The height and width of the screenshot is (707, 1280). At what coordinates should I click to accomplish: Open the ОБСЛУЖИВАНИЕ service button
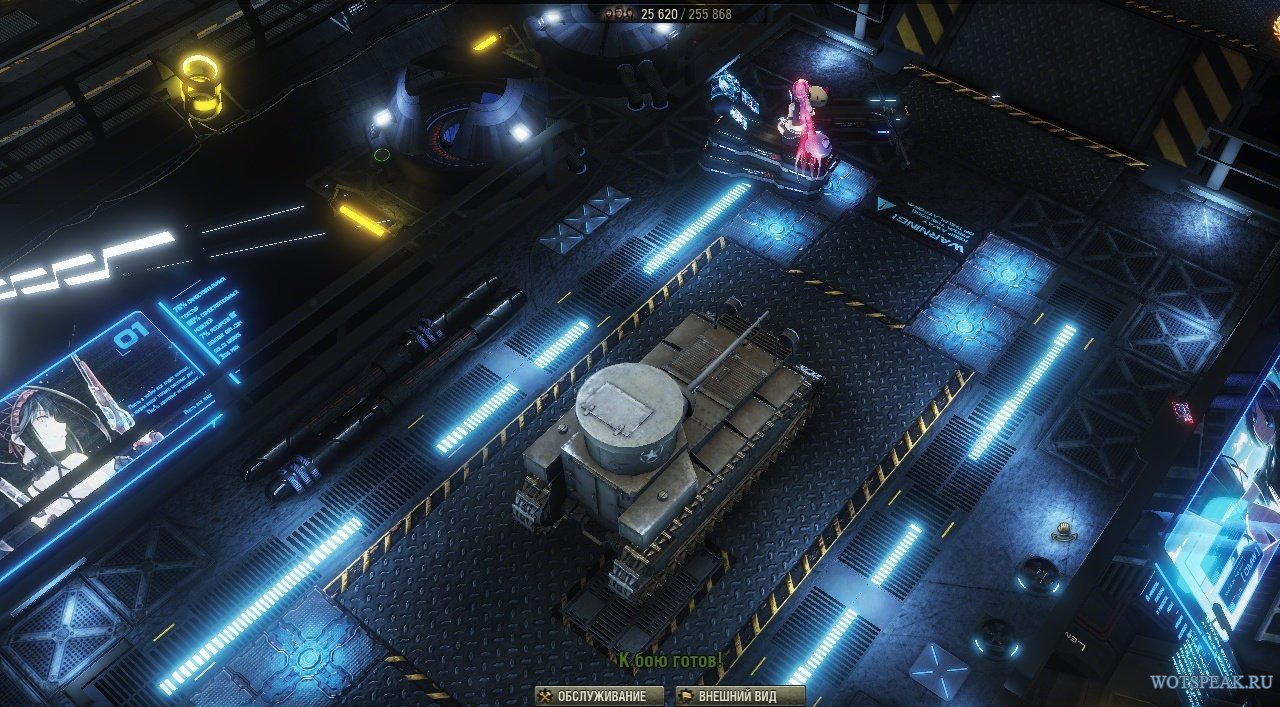click(598, 696)
